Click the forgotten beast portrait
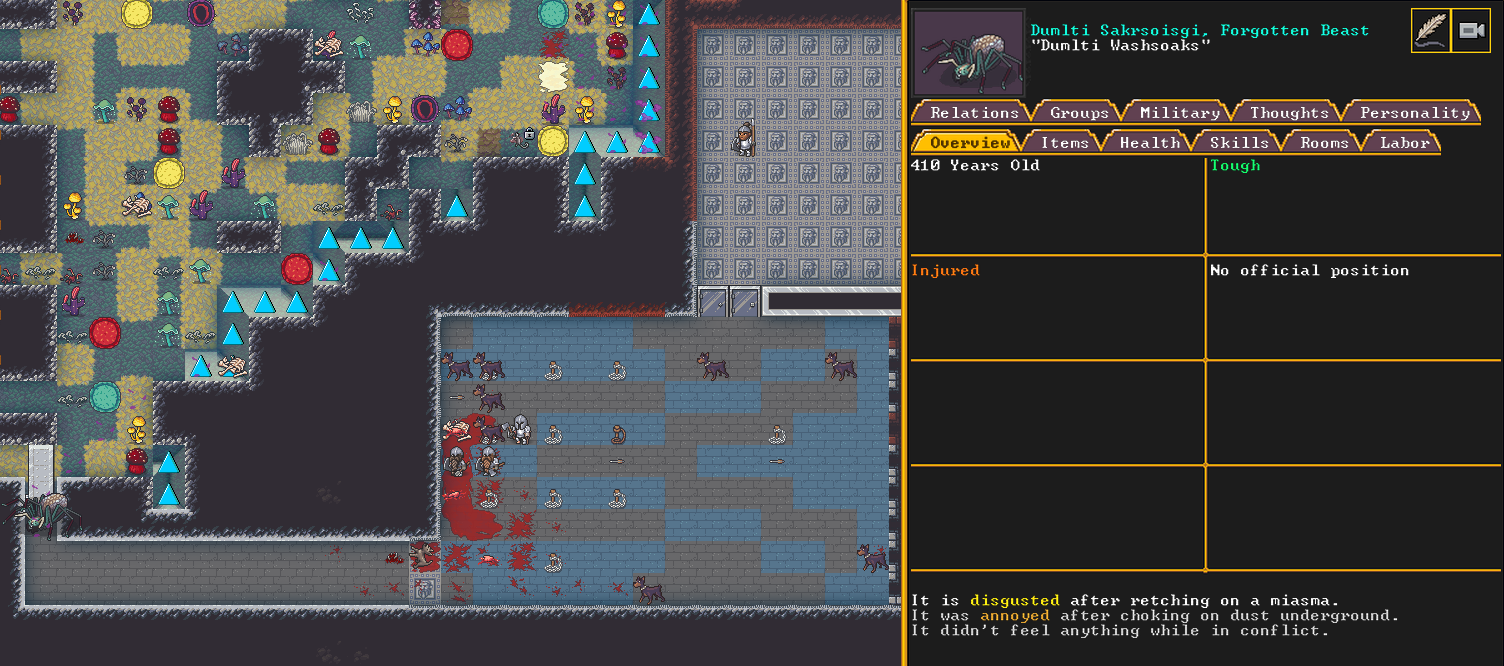1504x666 pixels. coord(968,53)
